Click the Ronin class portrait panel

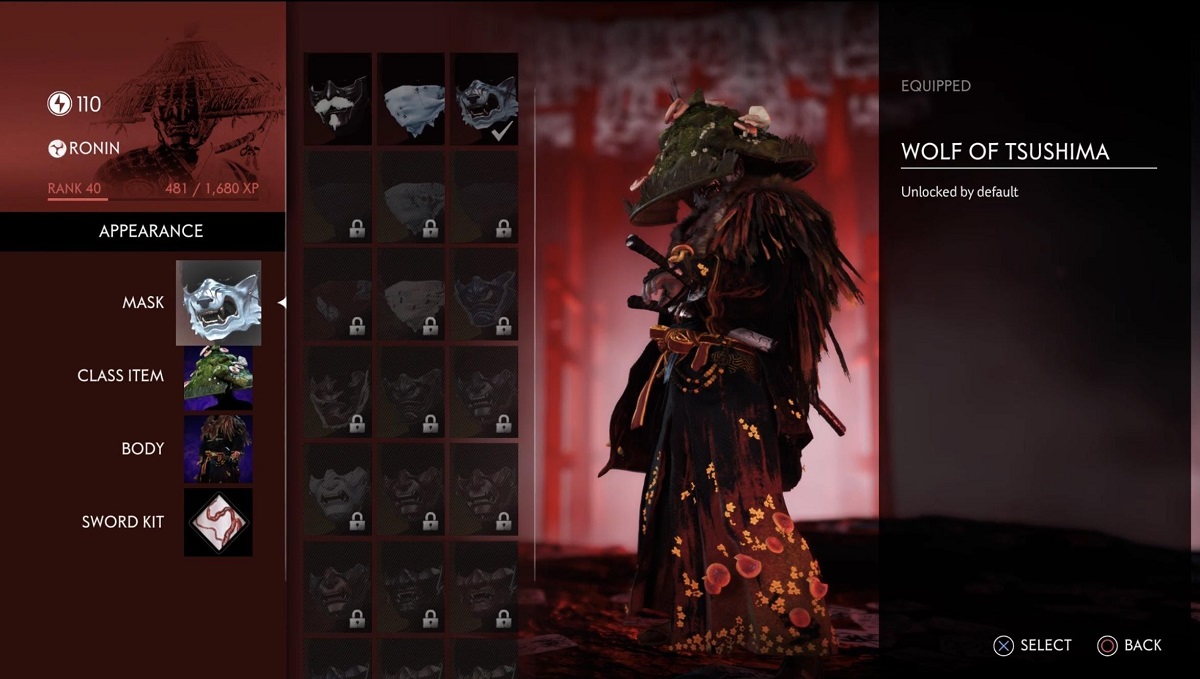143,105
